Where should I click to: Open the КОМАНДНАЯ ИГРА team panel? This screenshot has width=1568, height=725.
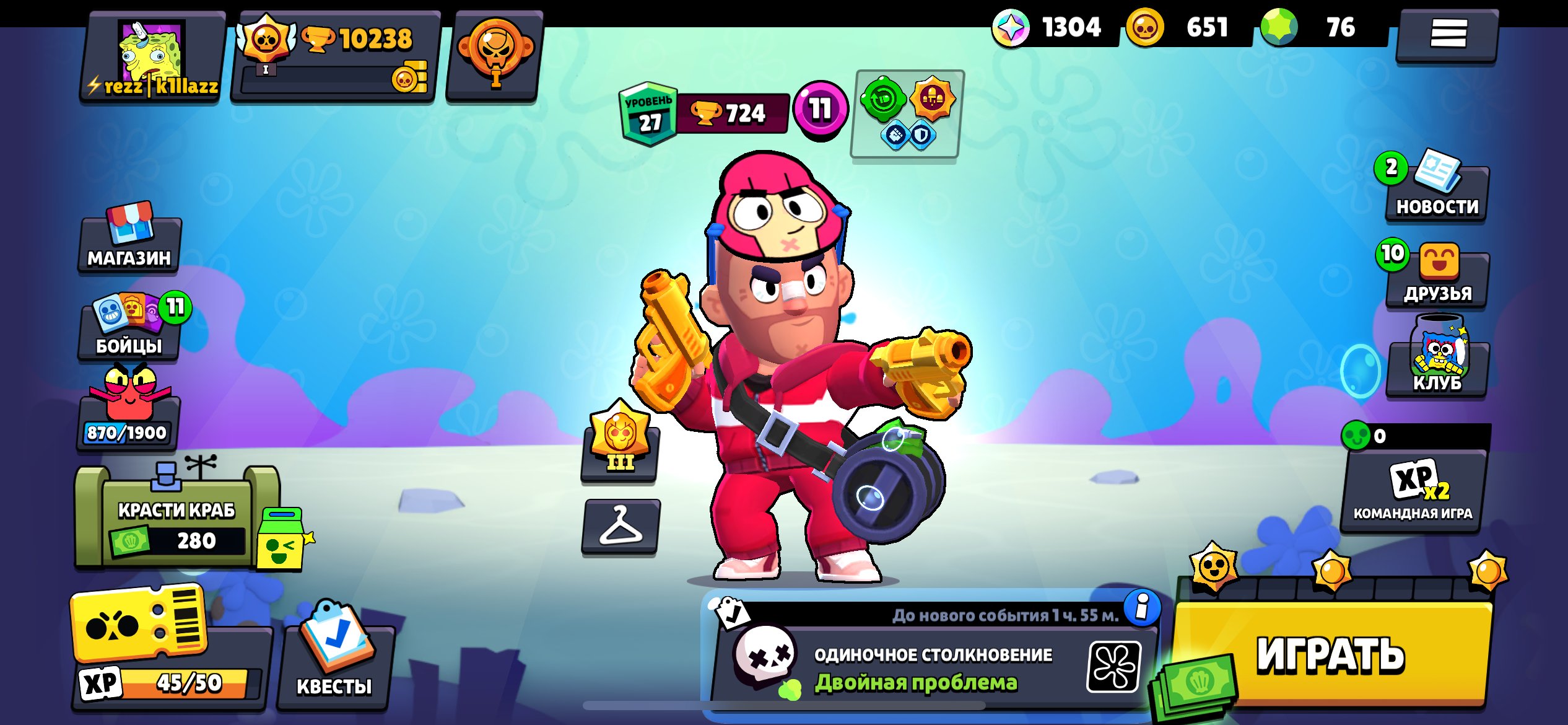tap(1413, 490)
